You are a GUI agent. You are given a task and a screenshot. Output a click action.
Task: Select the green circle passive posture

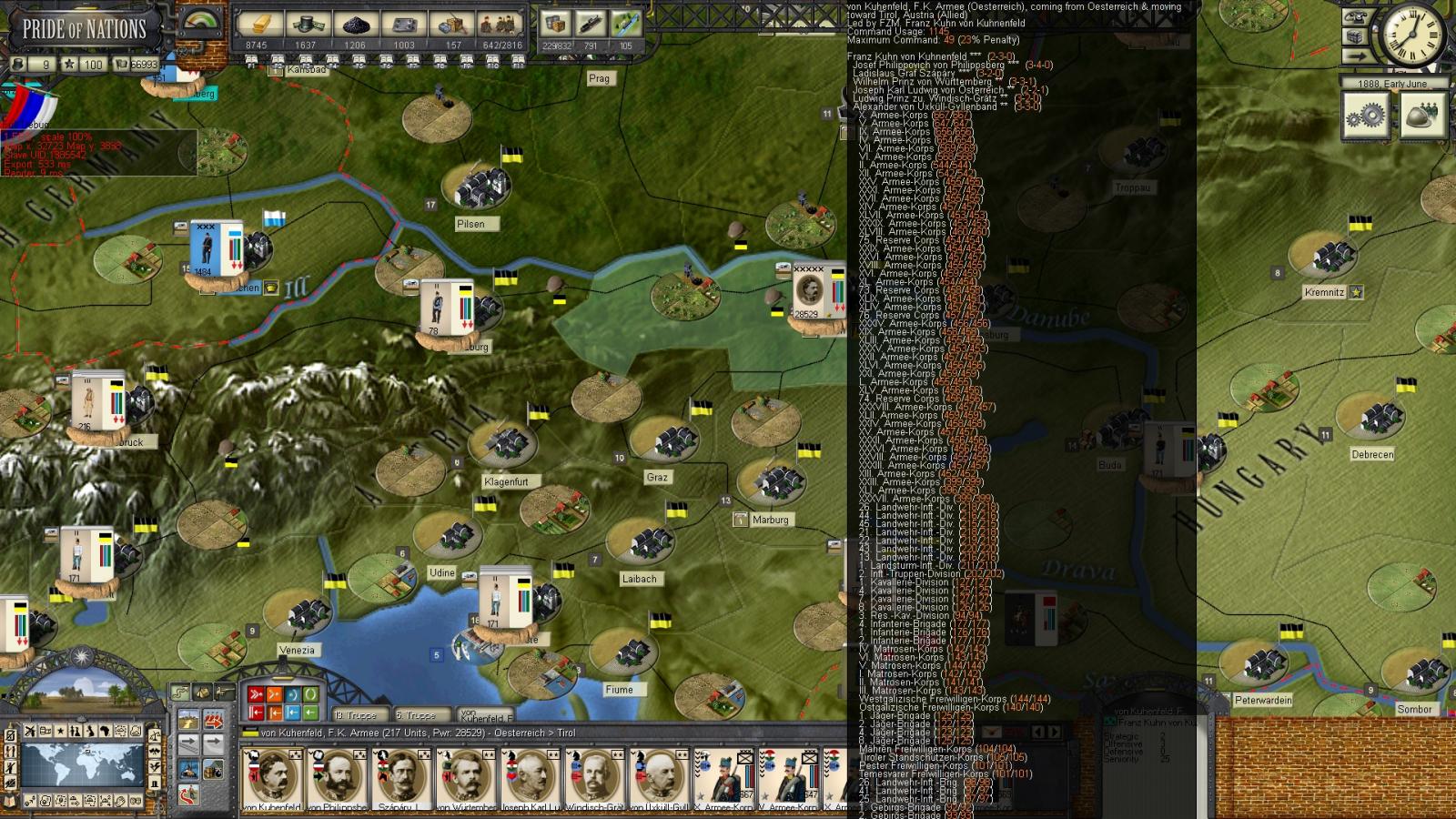coord(310,694)
